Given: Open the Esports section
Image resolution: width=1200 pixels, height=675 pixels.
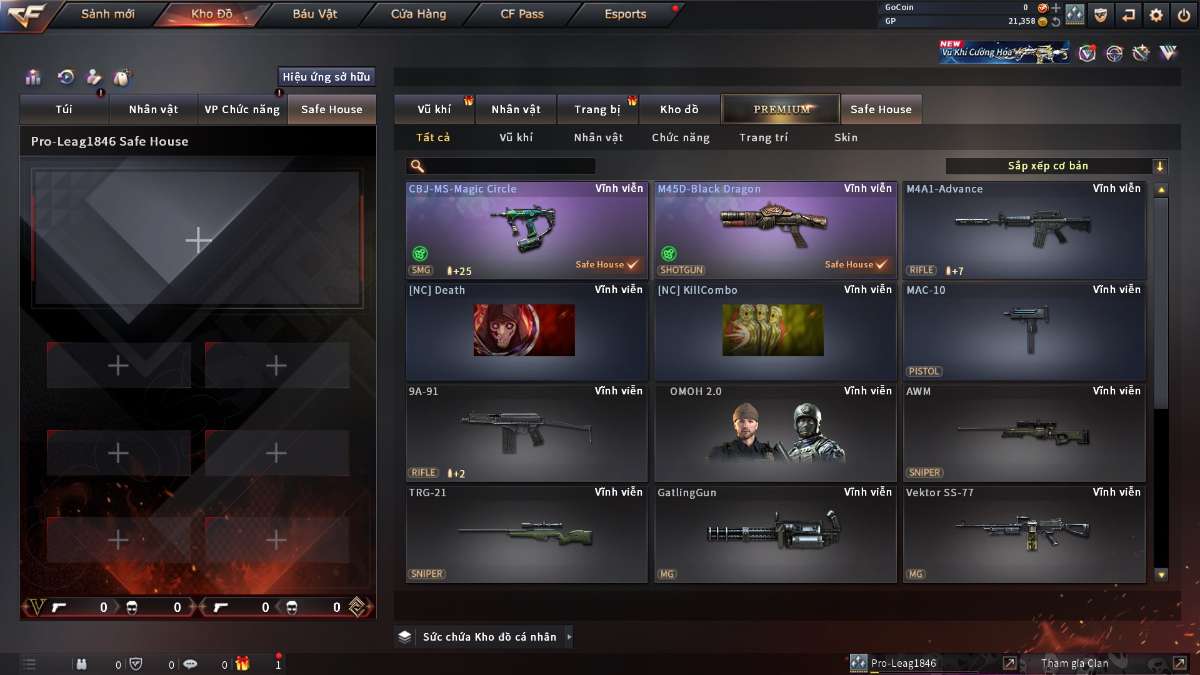Looking at the screenshot, I should pos(625,14).
